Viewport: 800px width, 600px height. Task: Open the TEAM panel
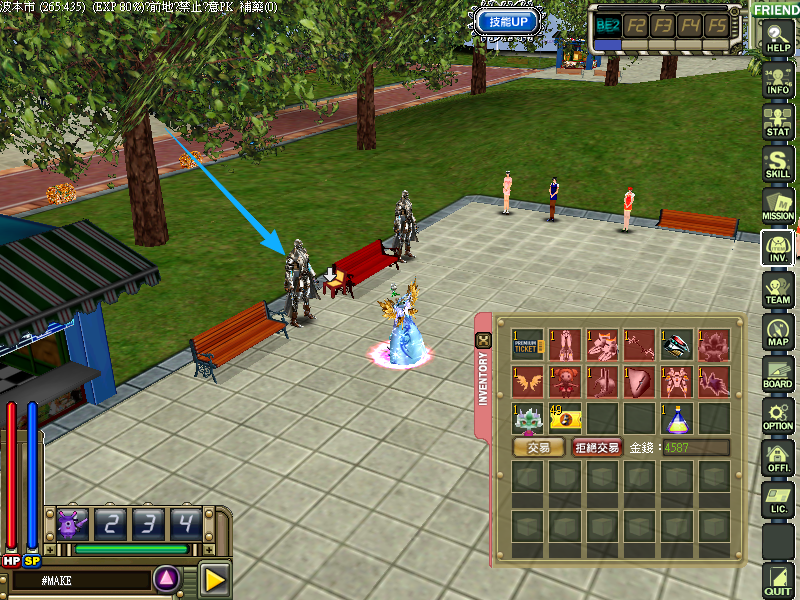pos(777,289)
